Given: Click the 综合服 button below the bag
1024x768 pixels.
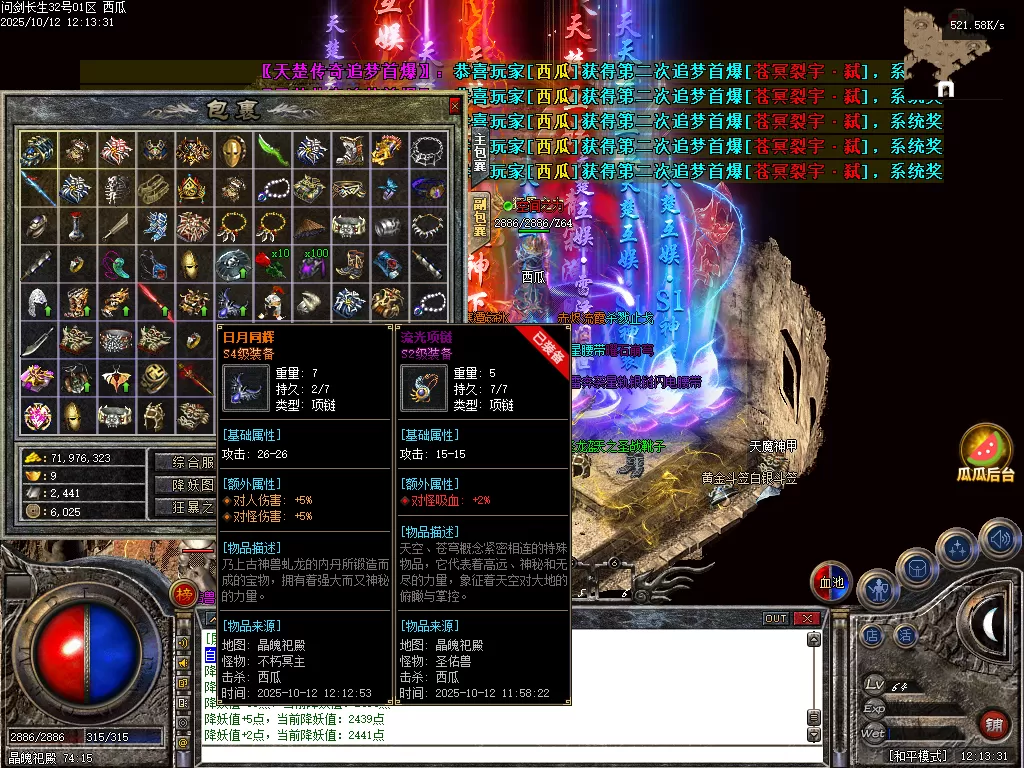Looking at the screenshot, I should click(x=186, y=462).
